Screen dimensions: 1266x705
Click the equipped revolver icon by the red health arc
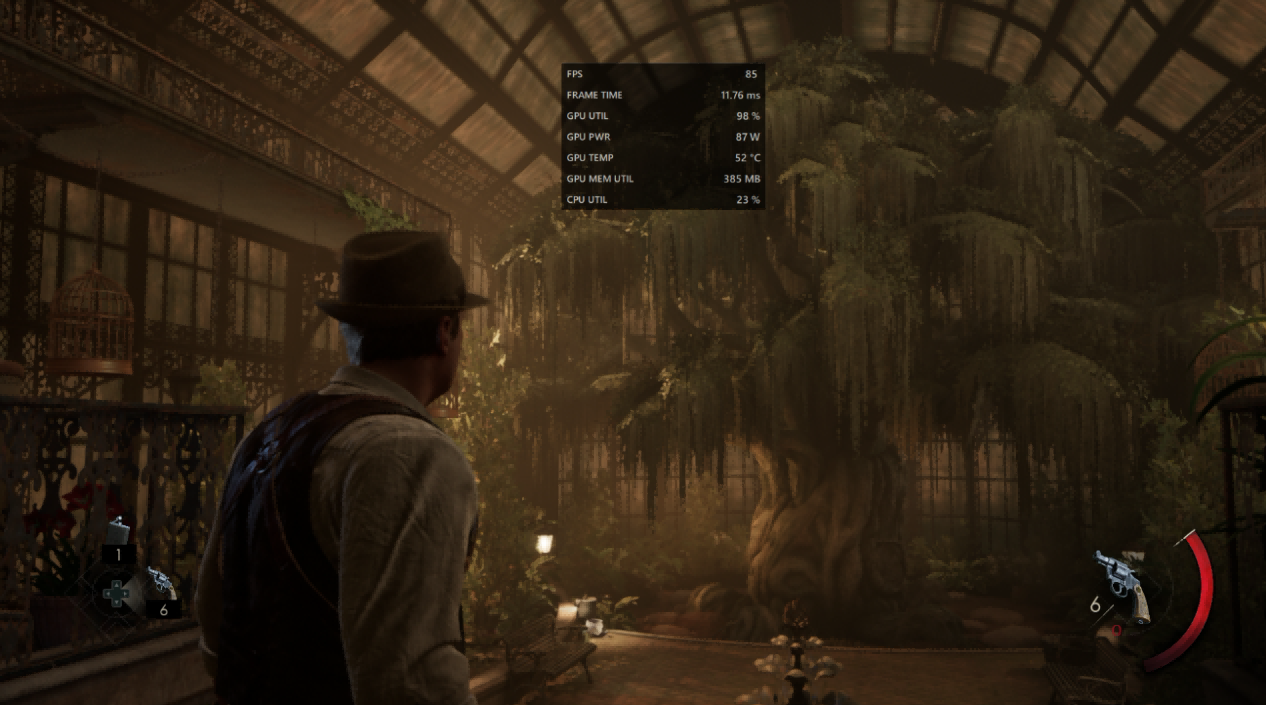coord(1122,583)
